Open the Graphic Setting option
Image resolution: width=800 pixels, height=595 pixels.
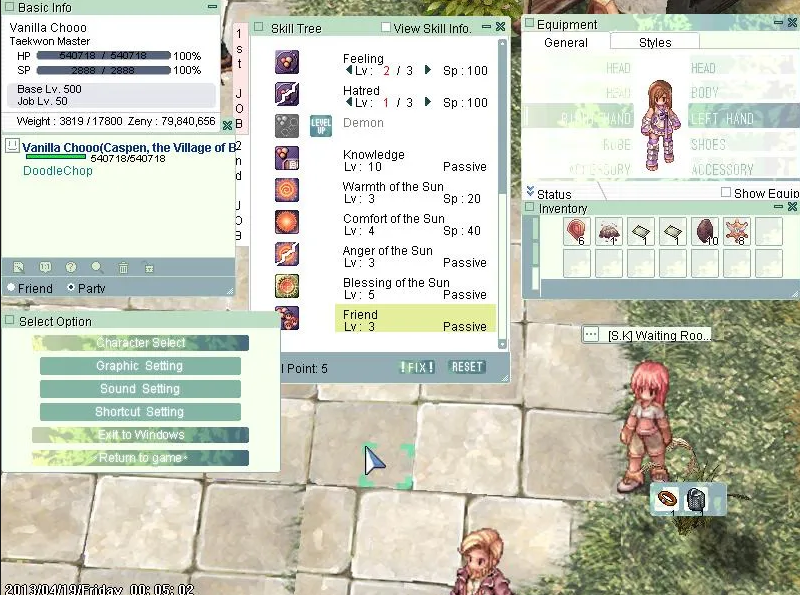click(x=140, y=366)
